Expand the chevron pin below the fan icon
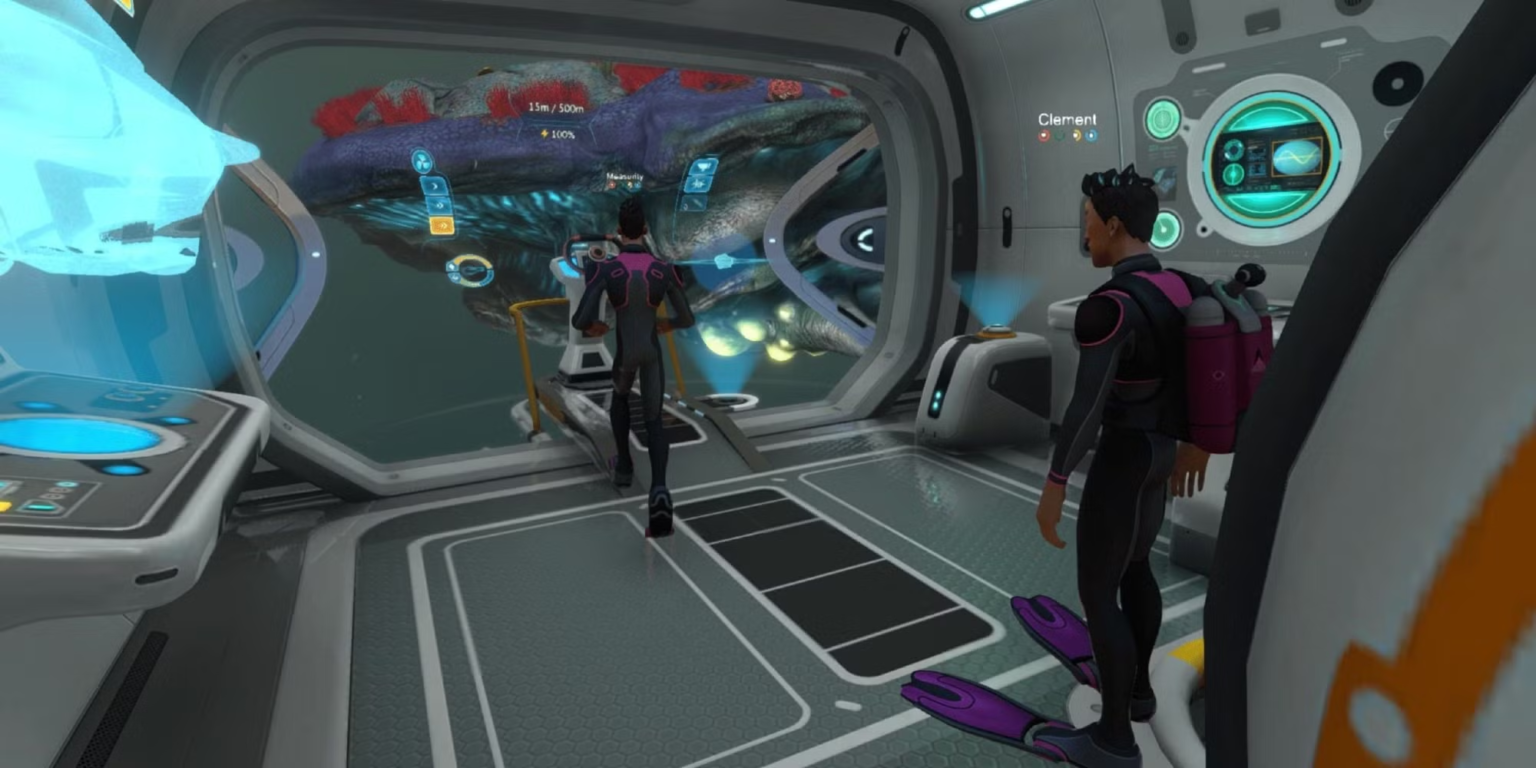Screen dimensions: 1536x768 432,185
